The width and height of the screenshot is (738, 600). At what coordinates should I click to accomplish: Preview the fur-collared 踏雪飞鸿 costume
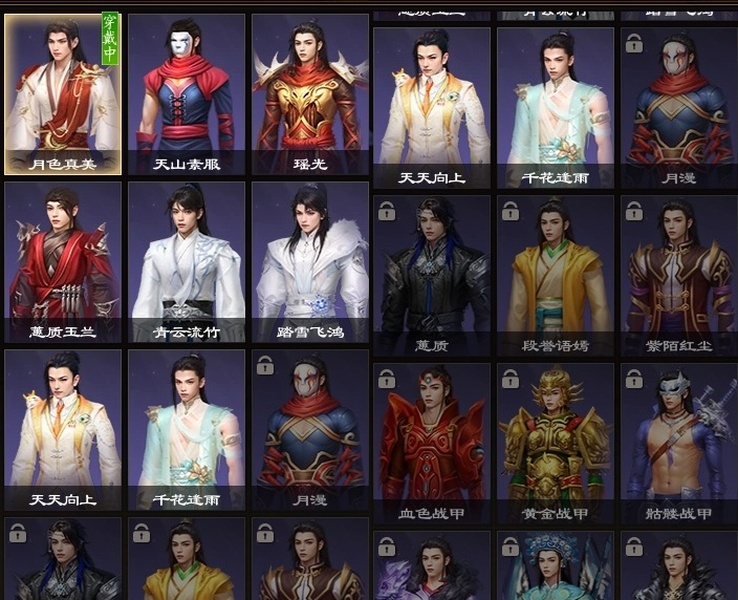coord(309,261)
